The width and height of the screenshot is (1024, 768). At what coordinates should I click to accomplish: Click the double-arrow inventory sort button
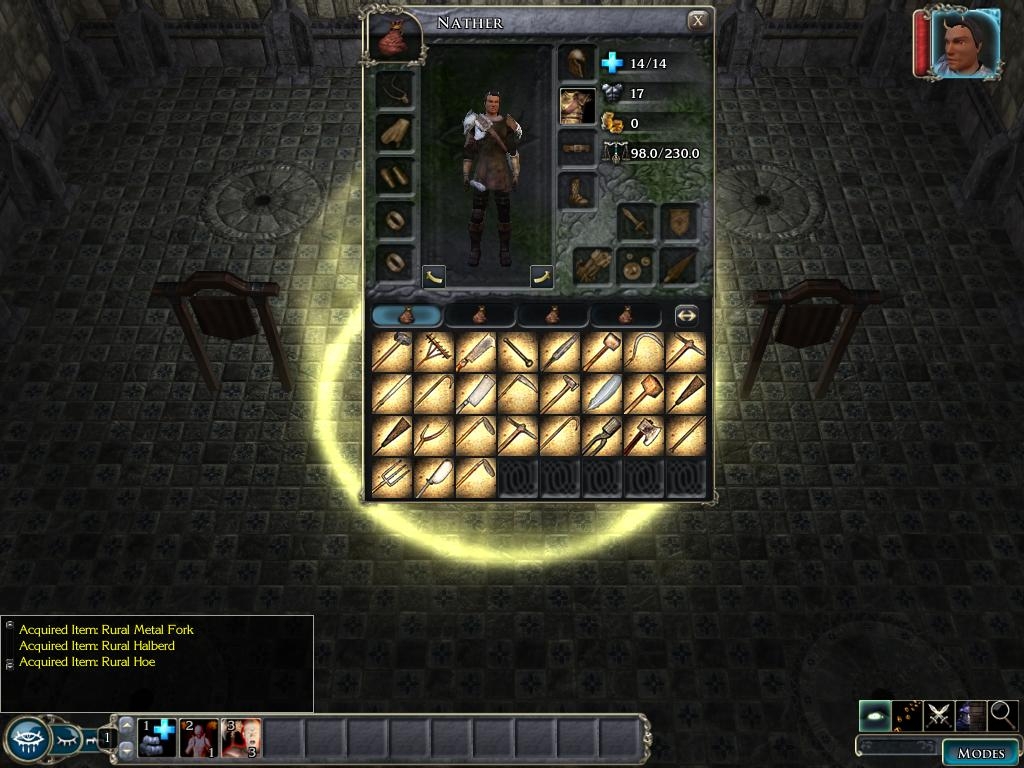point(686,316)
